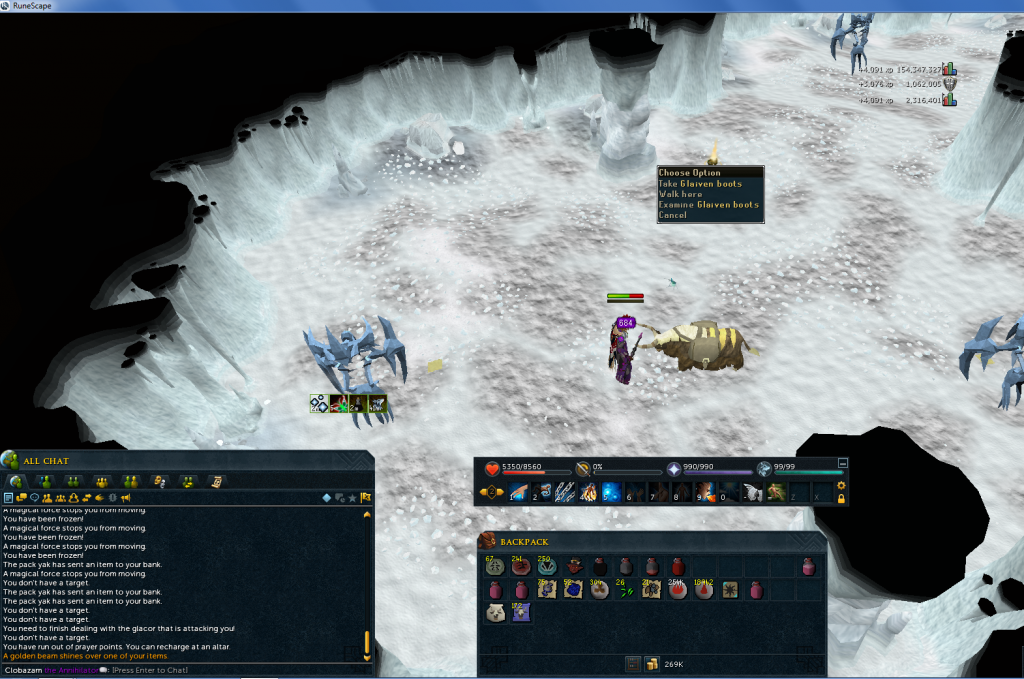Open action bar settings gear
The width and height of the screenshot is (1024, 679).
tap(841, 485)
